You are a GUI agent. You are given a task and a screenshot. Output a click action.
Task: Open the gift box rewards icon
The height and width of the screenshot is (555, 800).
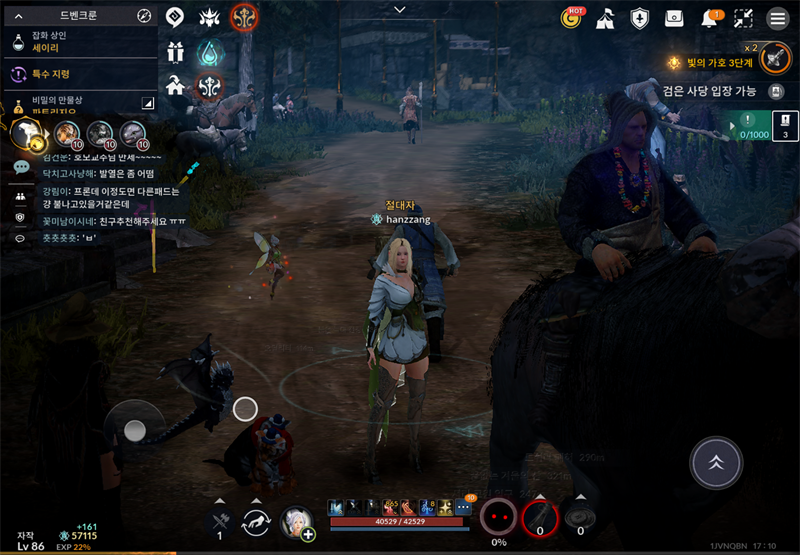point(176,53)
